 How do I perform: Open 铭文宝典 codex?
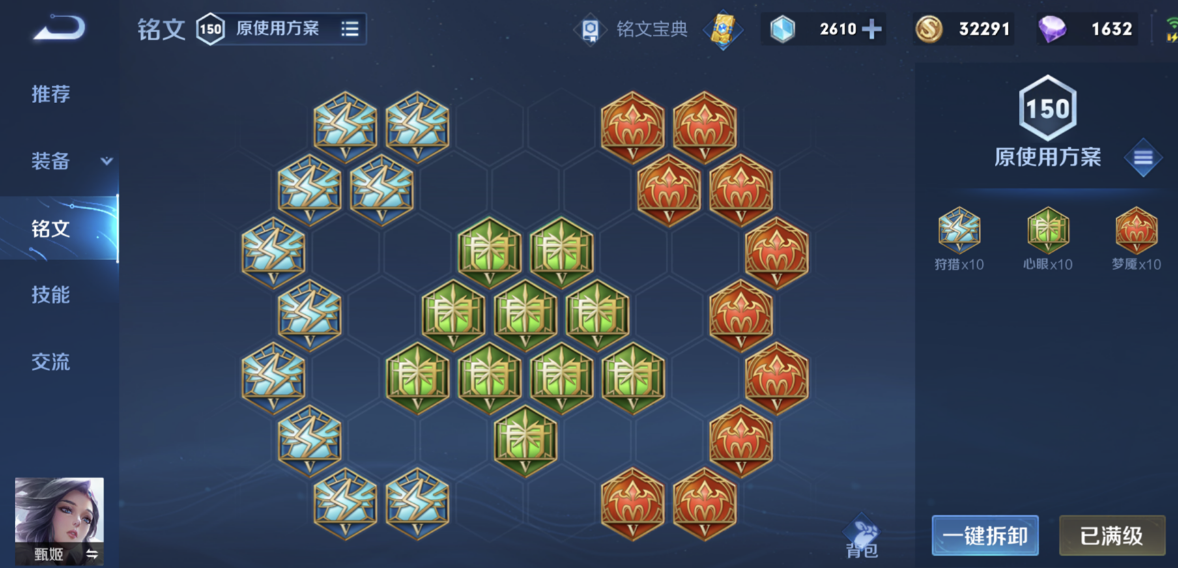click(x=636, y=29)
